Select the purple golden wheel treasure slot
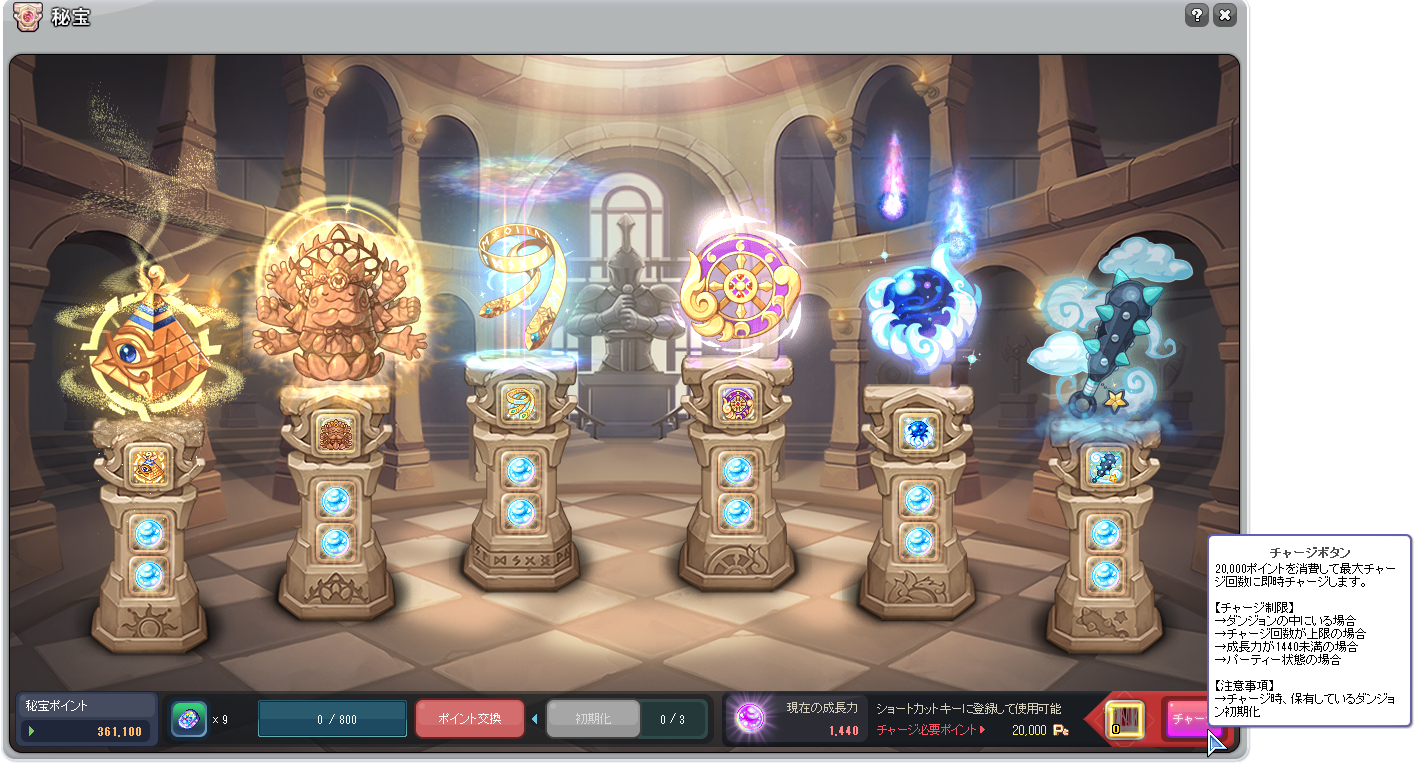 (737, 403)
